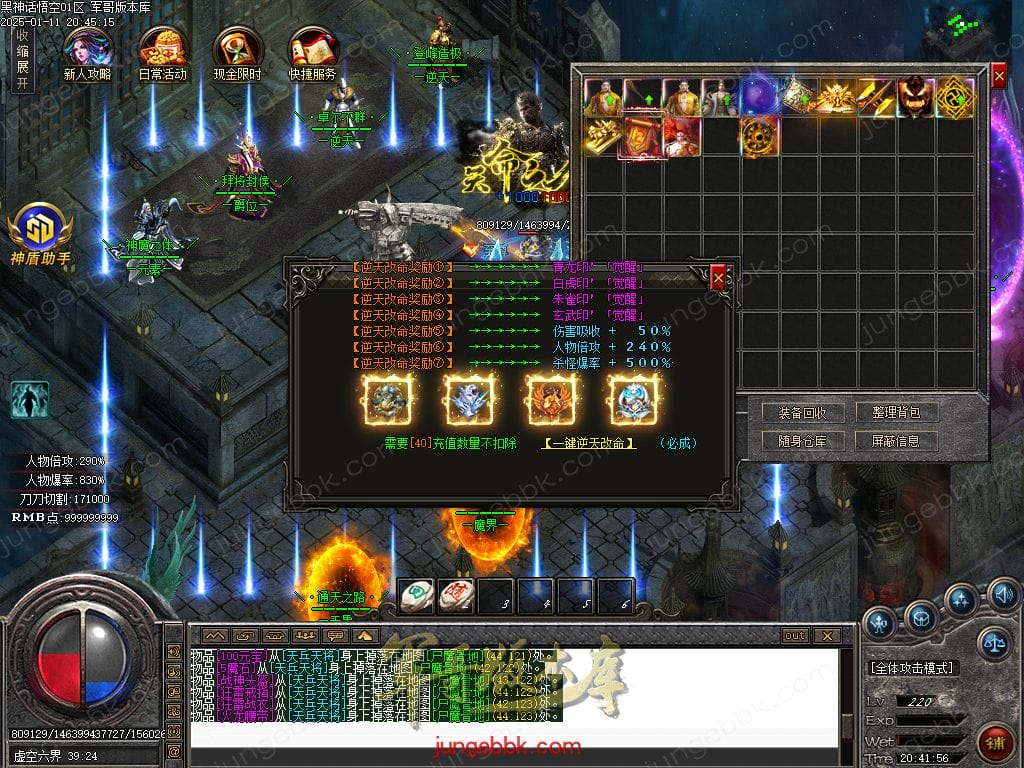Use the green mahjong tile hotbar slot
Screen dimensions: 1024x768
point(416,596)
